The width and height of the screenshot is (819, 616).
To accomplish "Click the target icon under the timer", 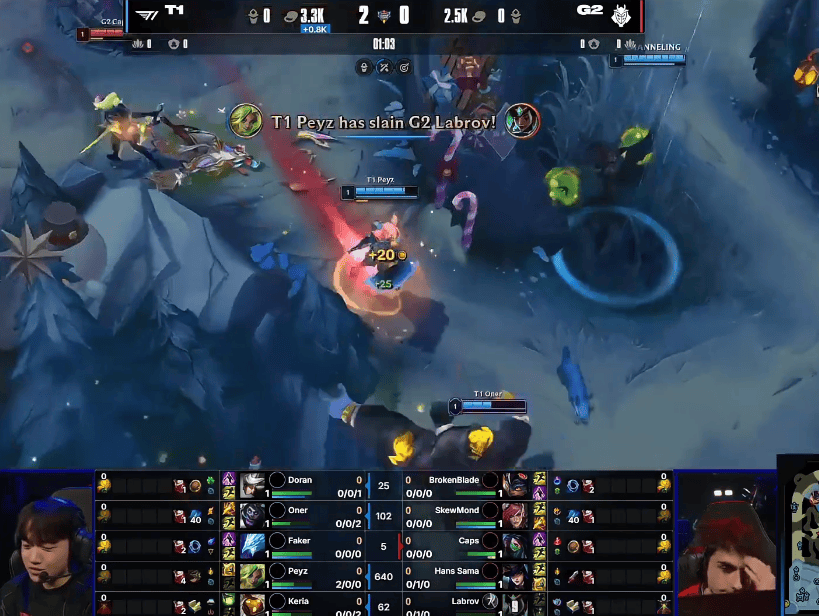I will click(x=404, y=67).
